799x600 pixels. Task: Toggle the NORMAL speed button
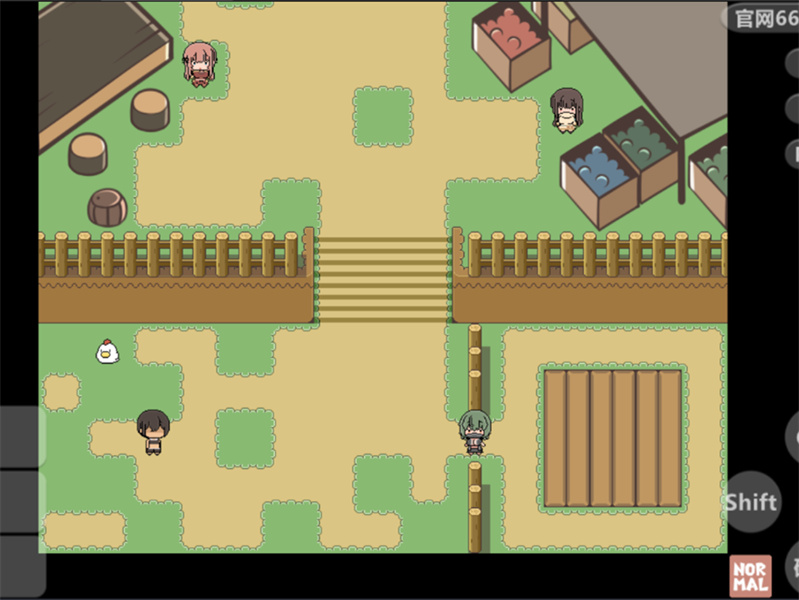coord(750,577)
